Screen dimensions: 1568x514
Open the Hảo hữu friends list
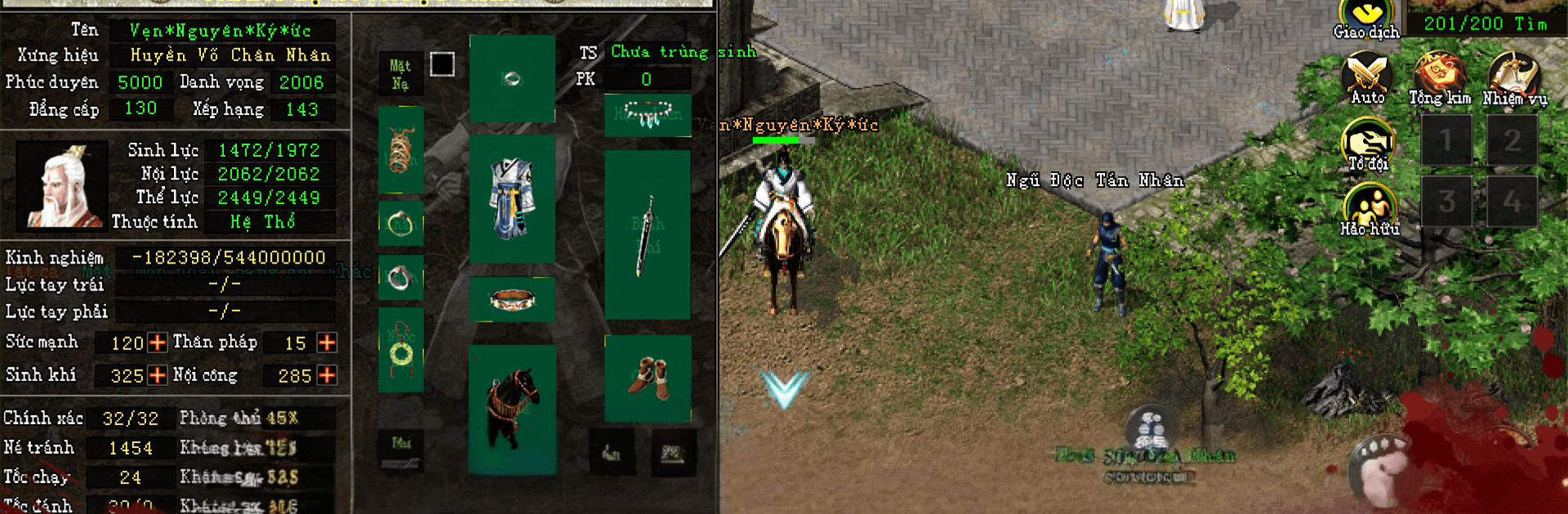point(1369,209)
